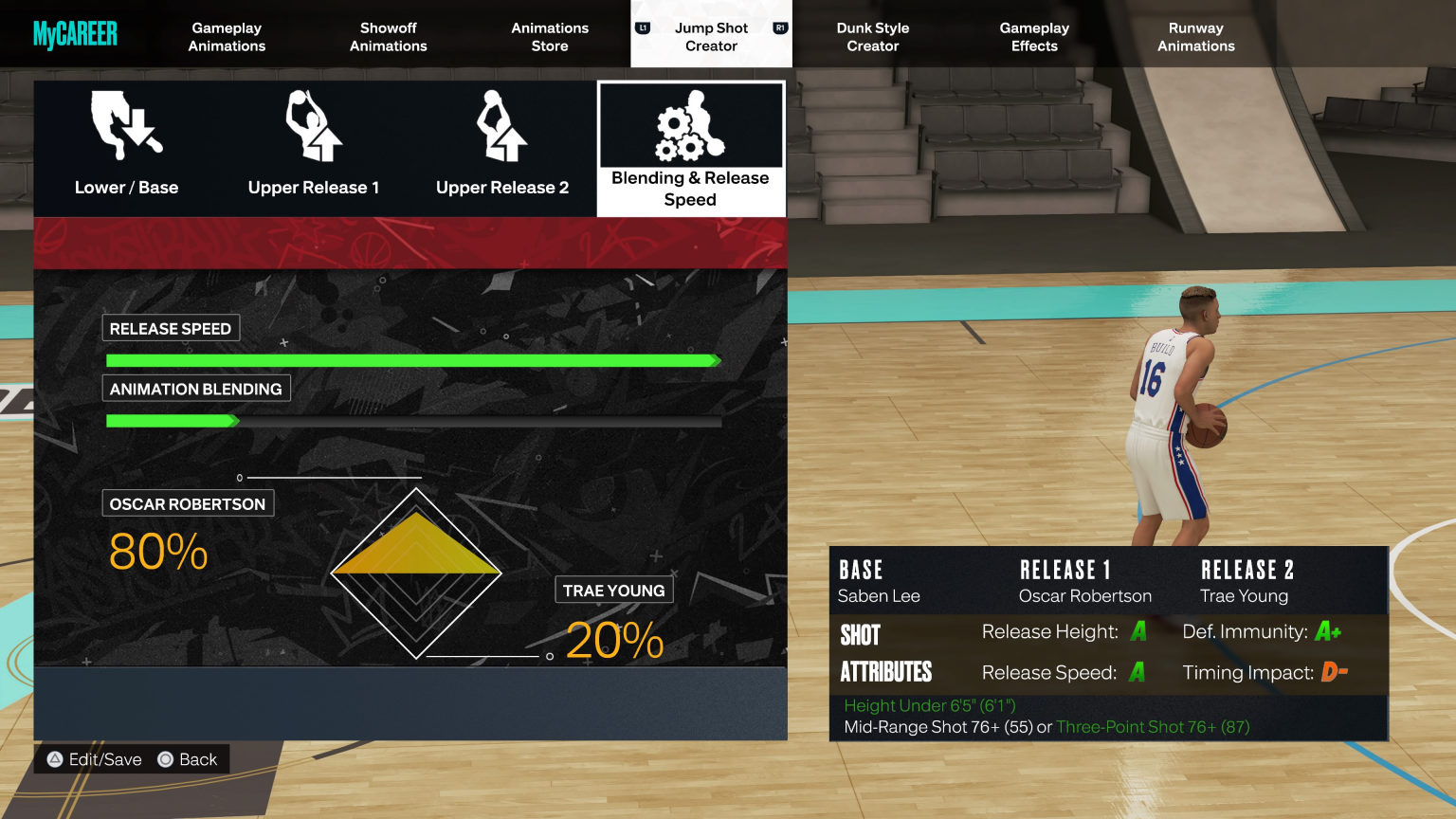Screen dimensions: 1456x819
Task: Open the Dunk Style Creator tab
Action: [872, 36]
